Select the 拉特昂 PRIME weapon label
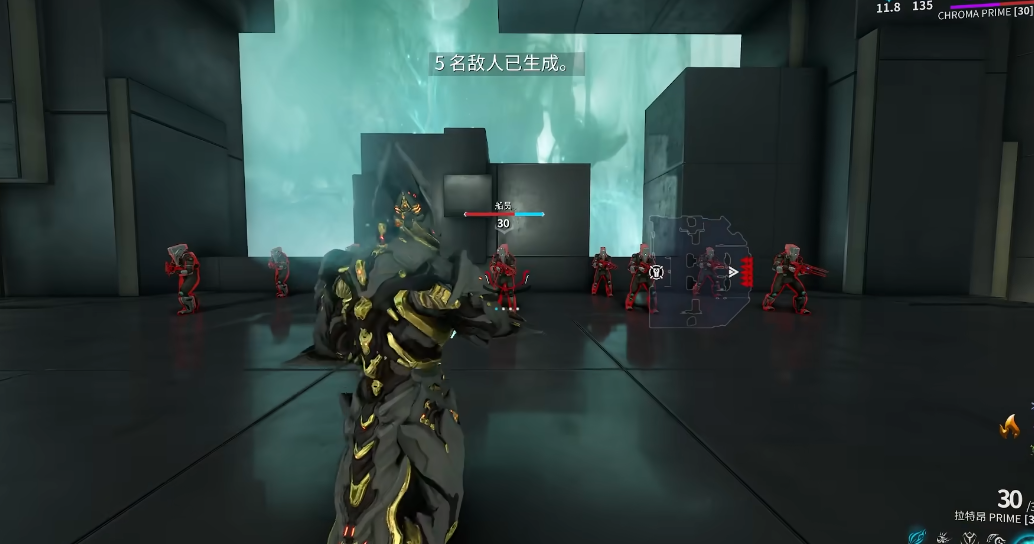Image resolution: width=1034 pixels, height=544 pixels. (988, 518)
